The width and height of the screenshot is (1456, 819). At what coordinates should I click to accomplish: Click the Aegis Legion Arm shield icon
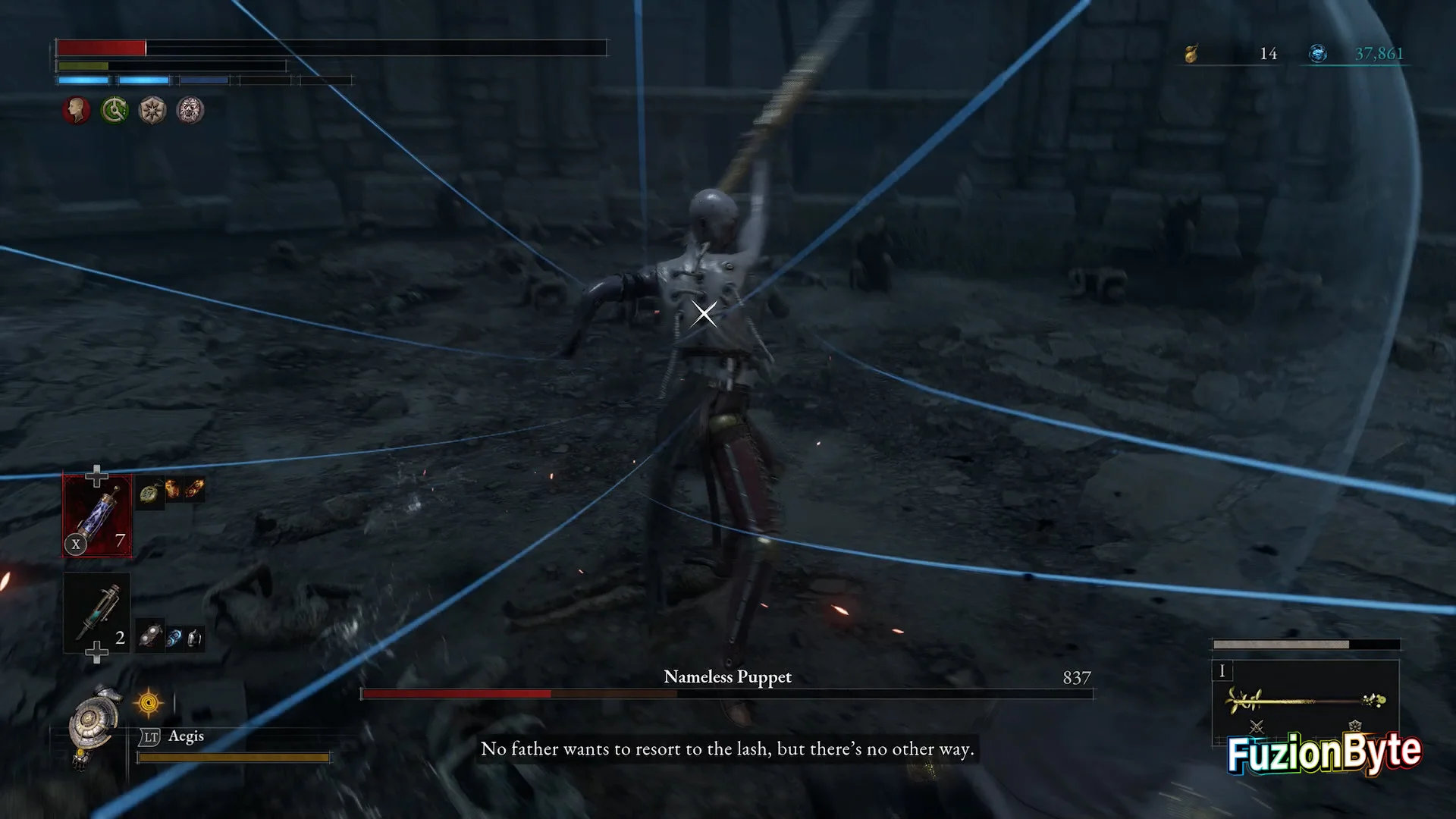tap(96, 720)
